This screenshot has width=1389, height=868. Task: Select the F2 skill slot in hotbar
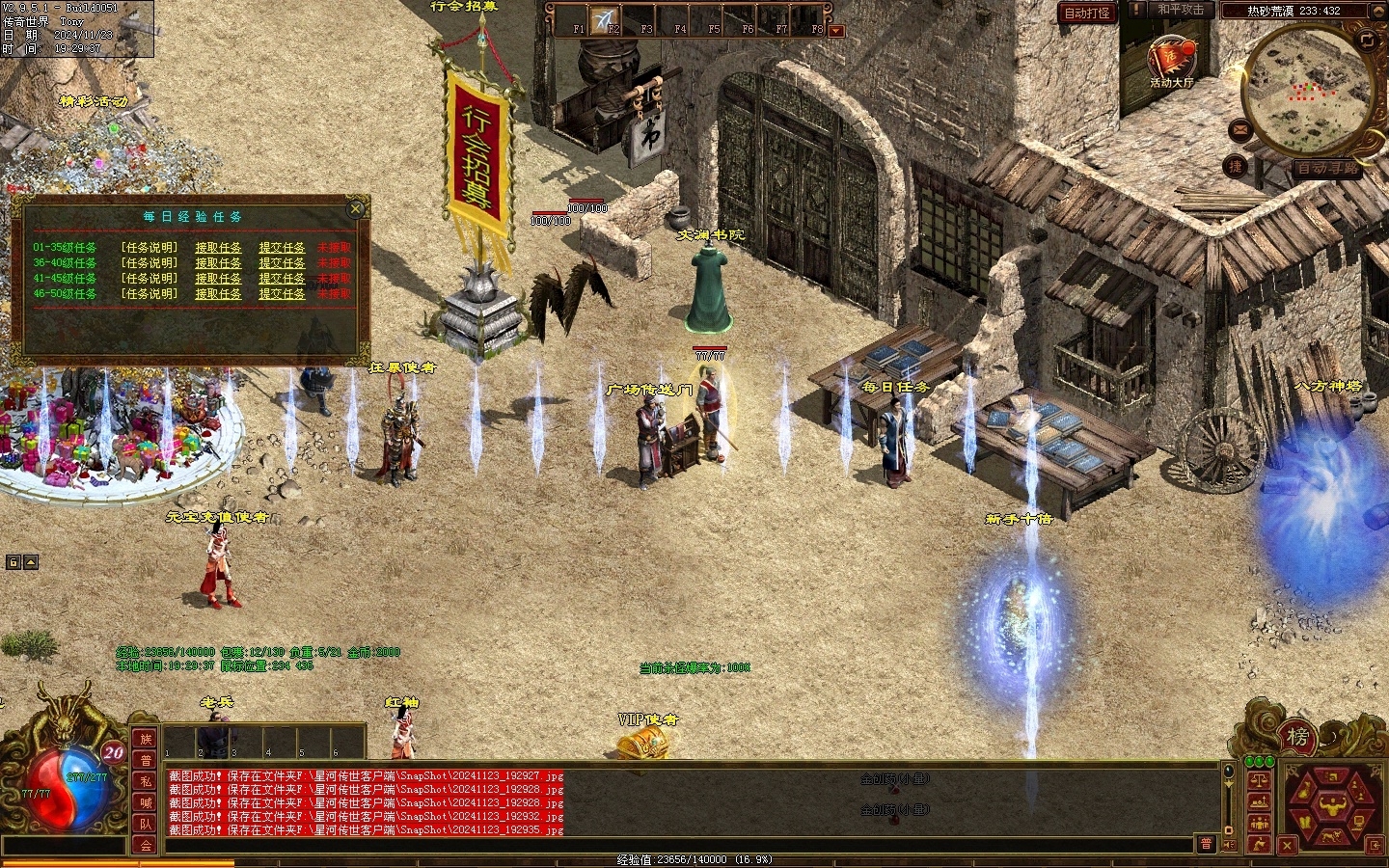606,19
